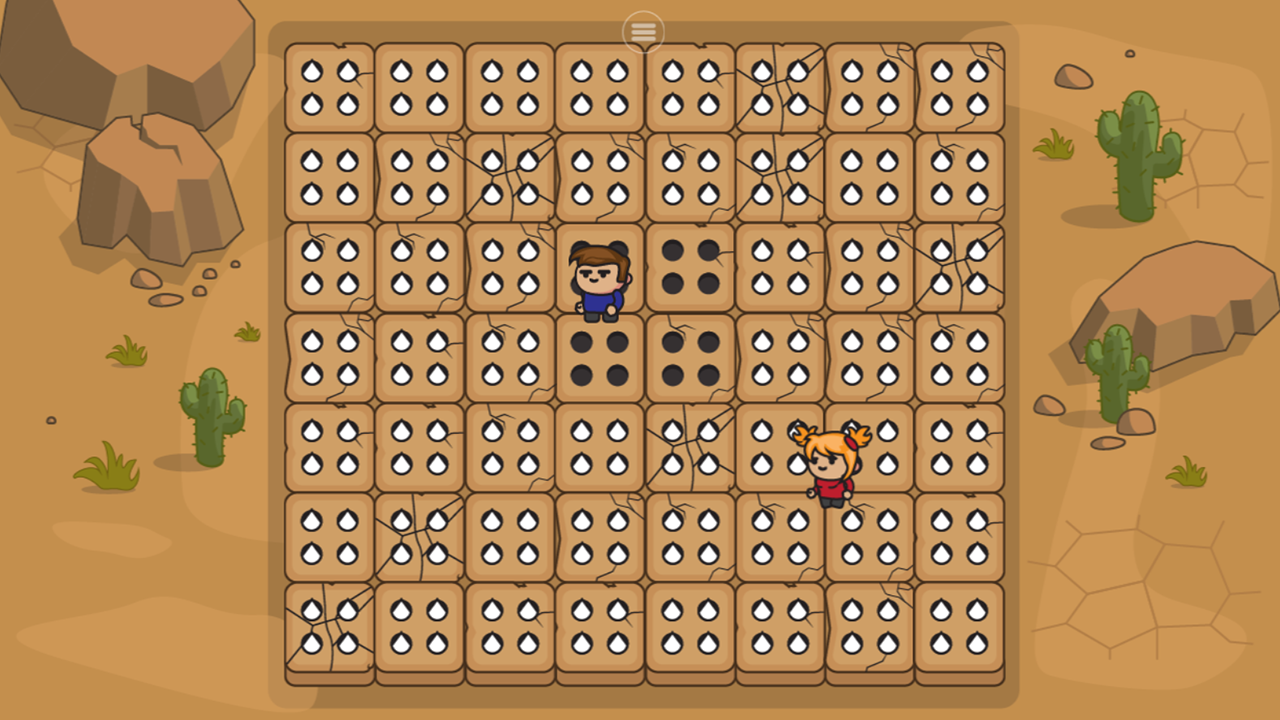Click the heavily cracked cracker left of the boy
Screen dimensions: 1280x720
508,267
